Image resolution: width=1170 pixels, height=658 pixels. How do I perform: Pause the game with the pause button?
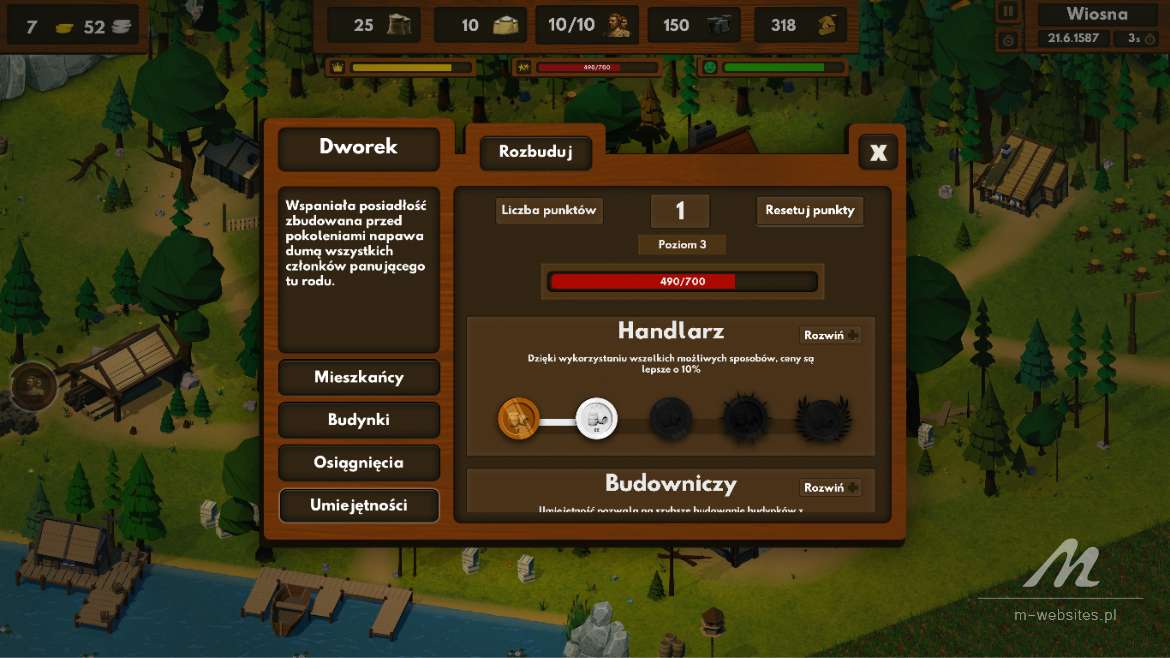1008,12
